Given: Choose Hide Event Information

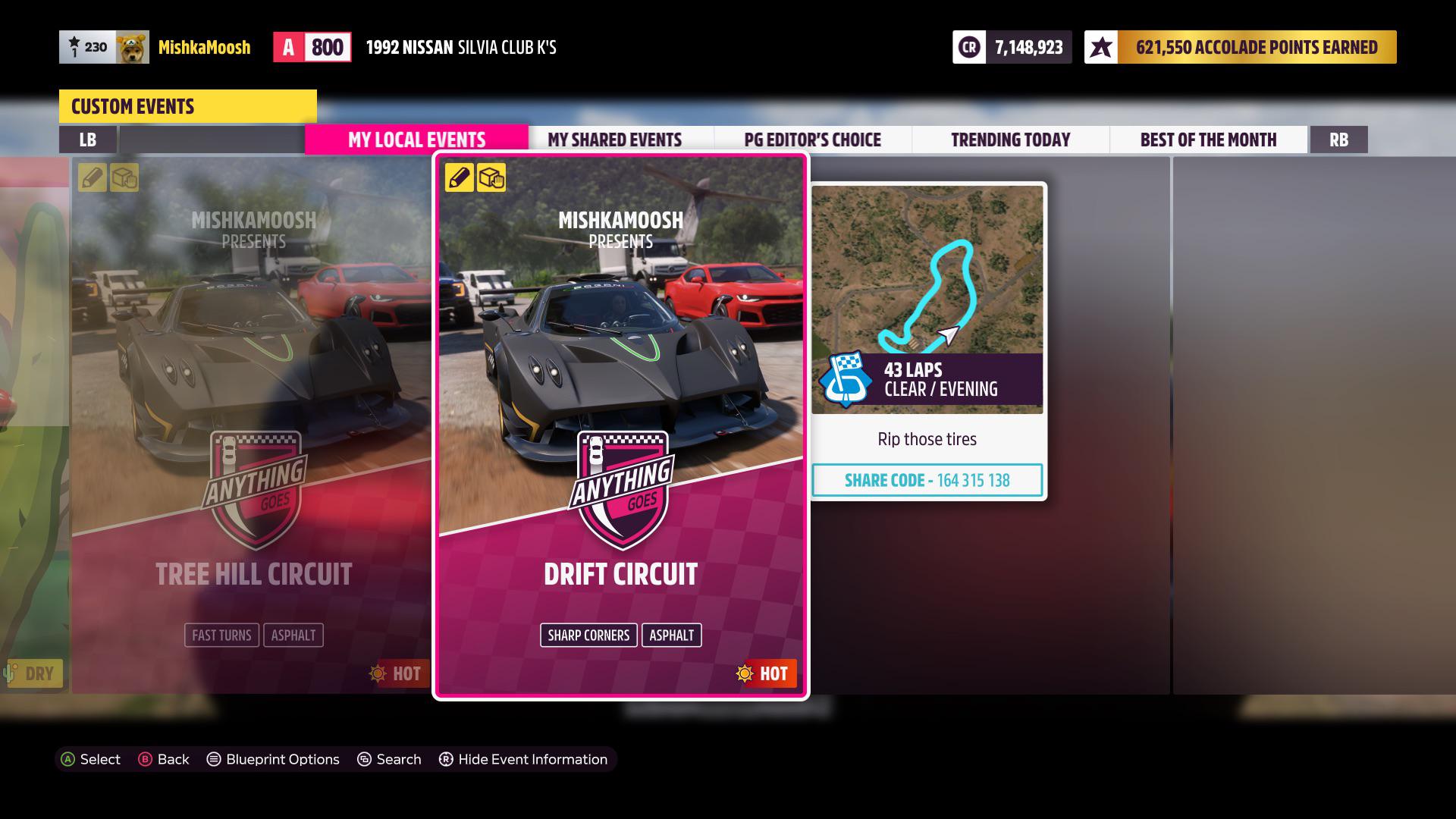Looking at the screenshot, I should tap(523, 759).
